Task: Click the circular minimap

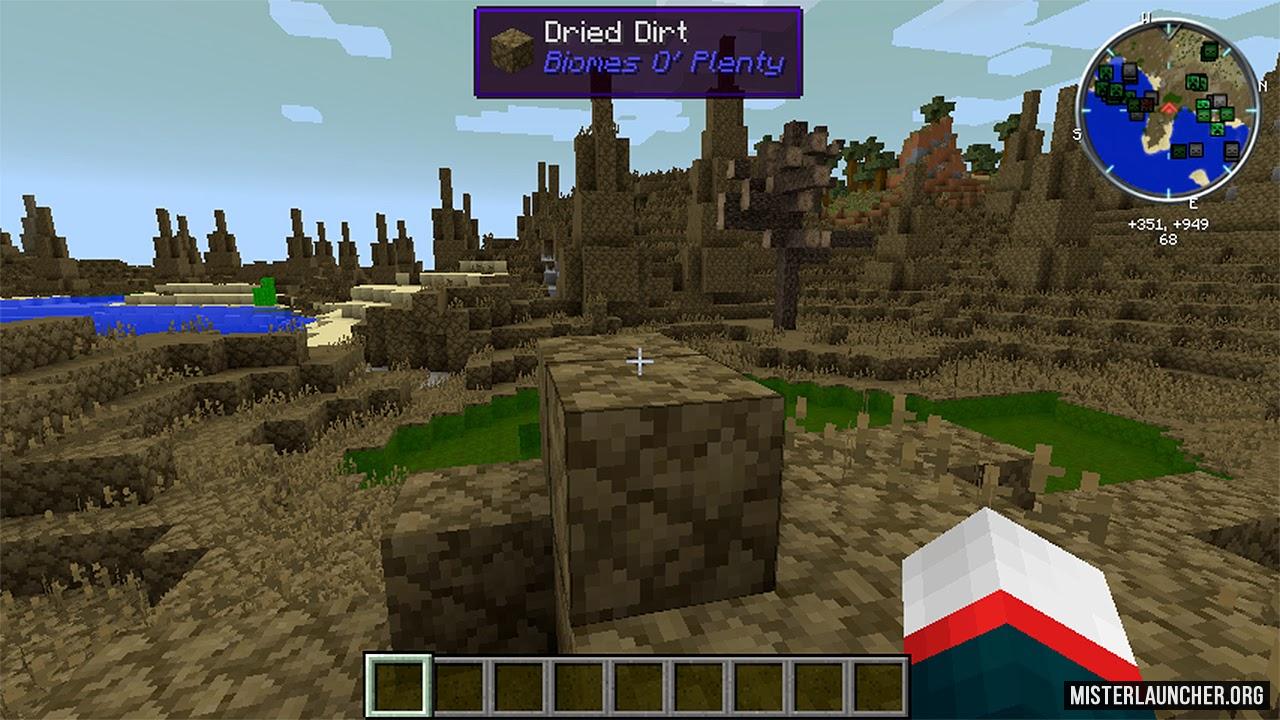Action: pyautogui.click(x=1167, y=107)
